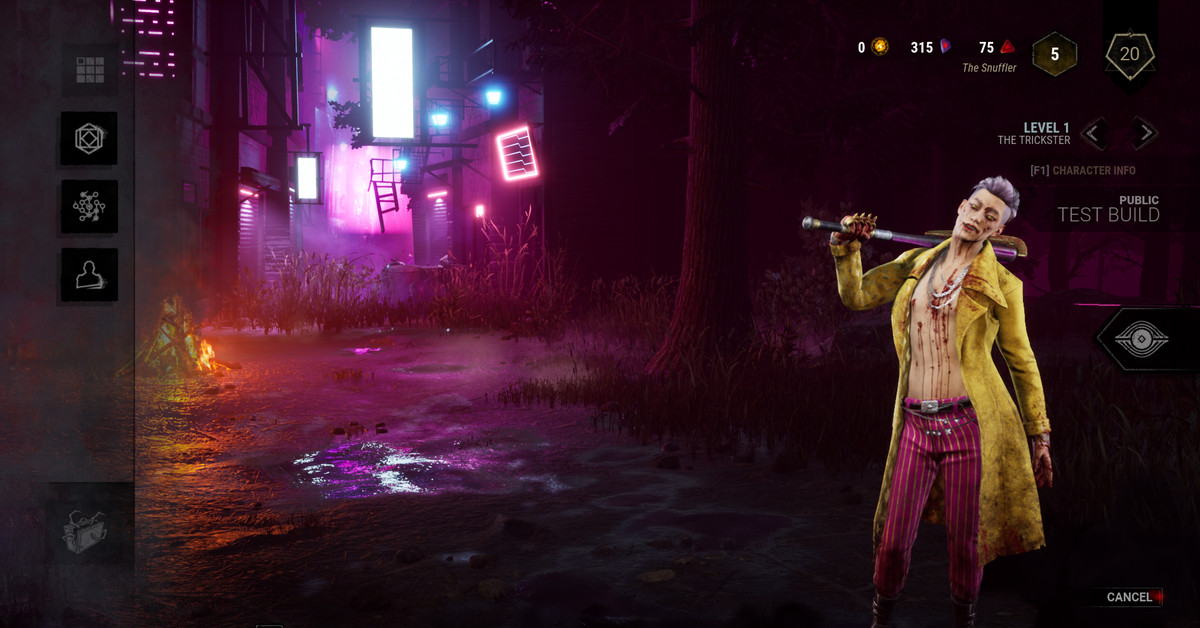Image resolution: width=1200 pixels, height=628 pixels.
Task: Click the grade 5 rank badge
Action: tap(1054, 54)
